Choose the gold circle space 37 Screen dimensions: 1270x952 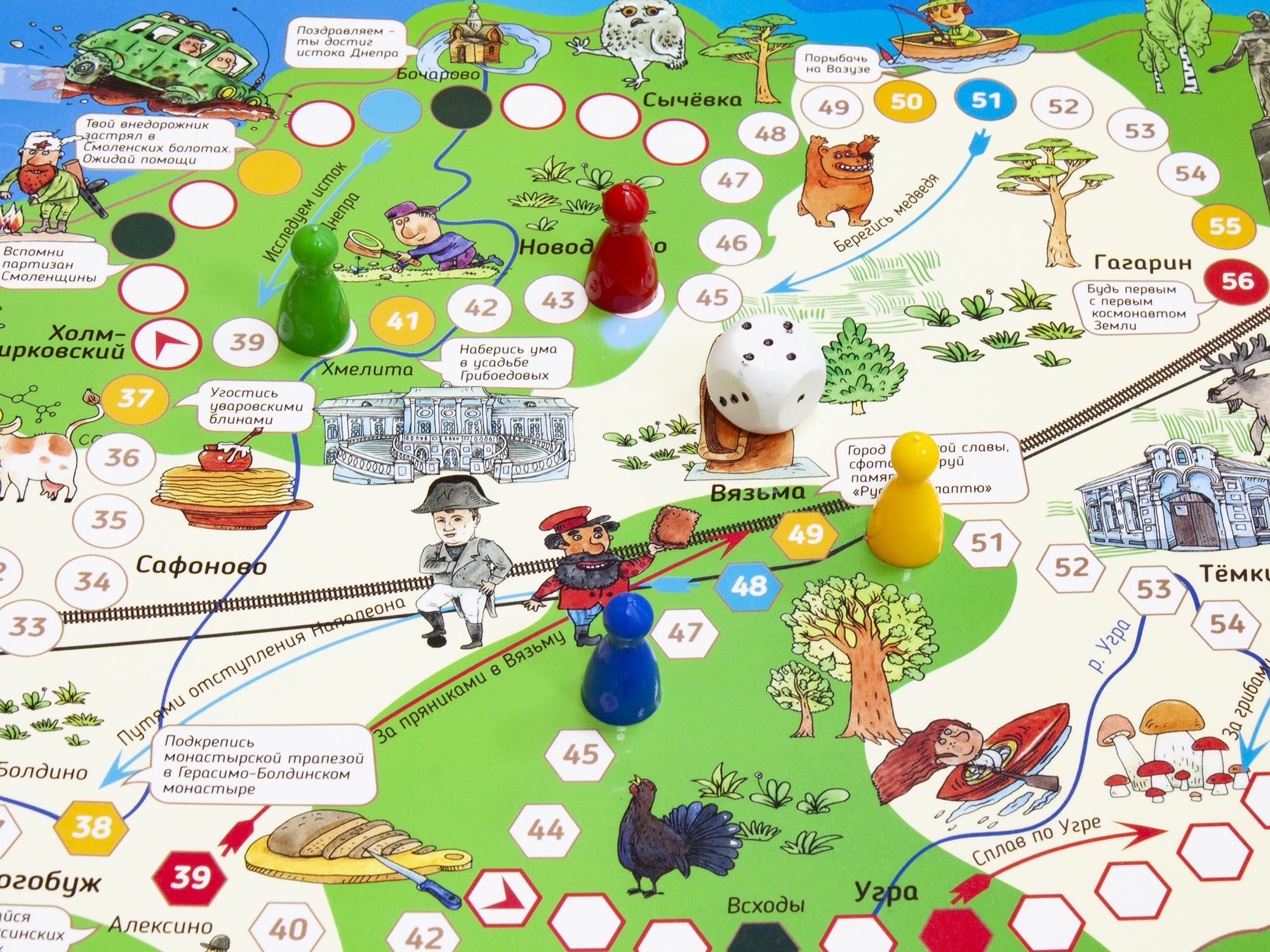point(135,399)
